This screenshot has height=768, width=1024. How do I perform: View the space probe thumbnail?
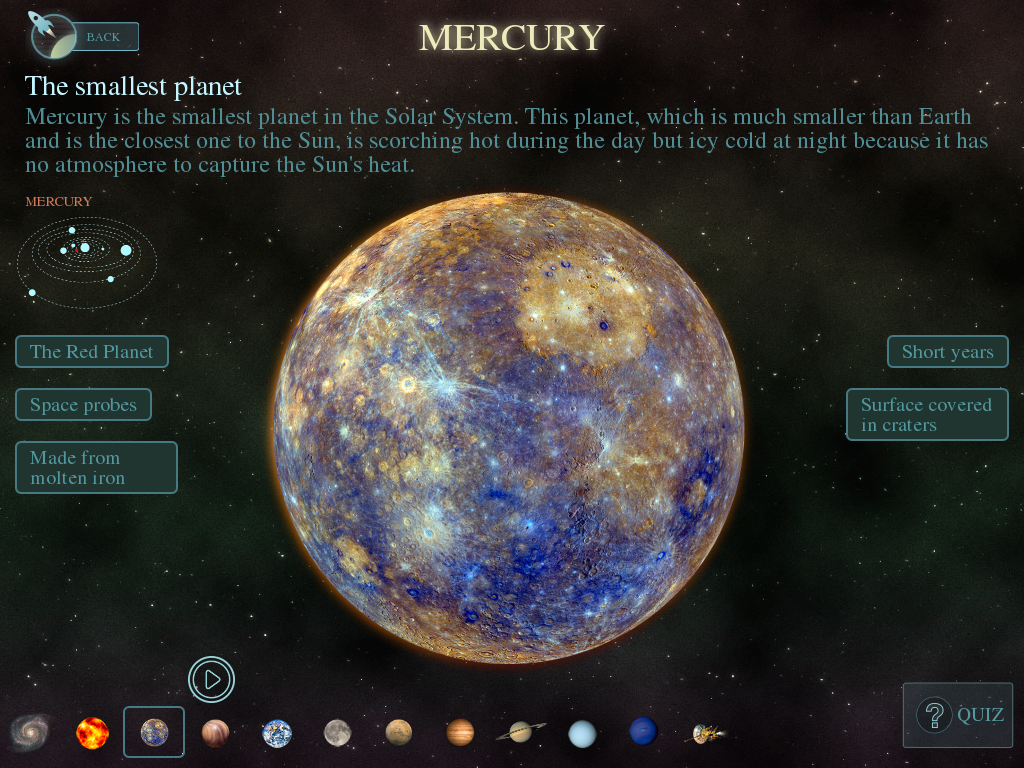[708, 734]
